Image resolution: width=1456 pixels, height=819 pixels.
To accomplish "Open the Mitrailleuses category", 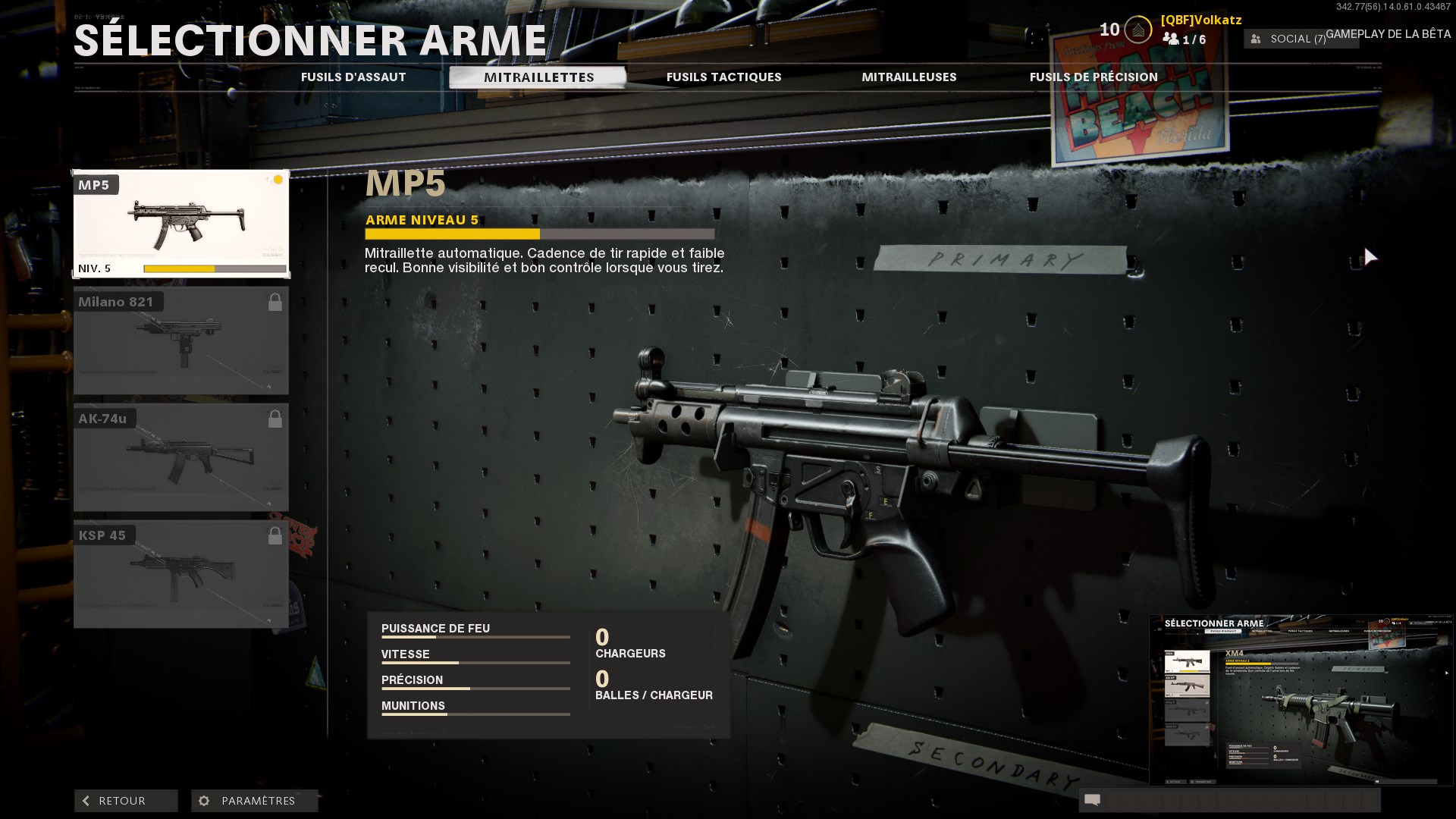I will [909, 77].
